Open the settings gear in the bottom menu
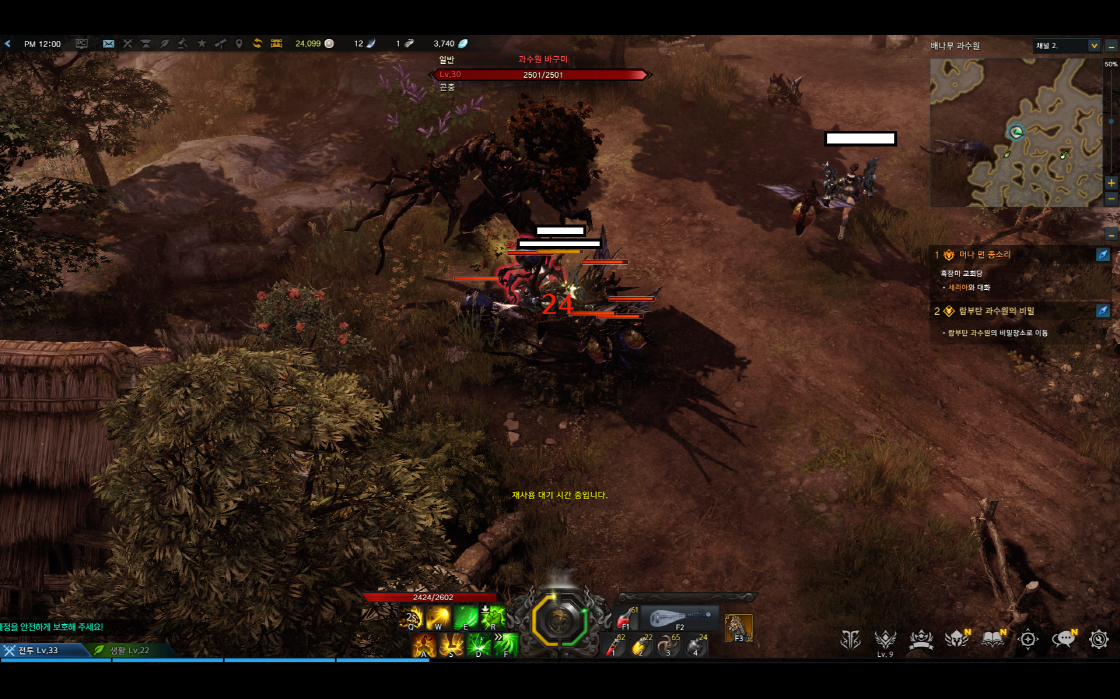Screen dimensions: 1120x699 (x=1099, y=639)
